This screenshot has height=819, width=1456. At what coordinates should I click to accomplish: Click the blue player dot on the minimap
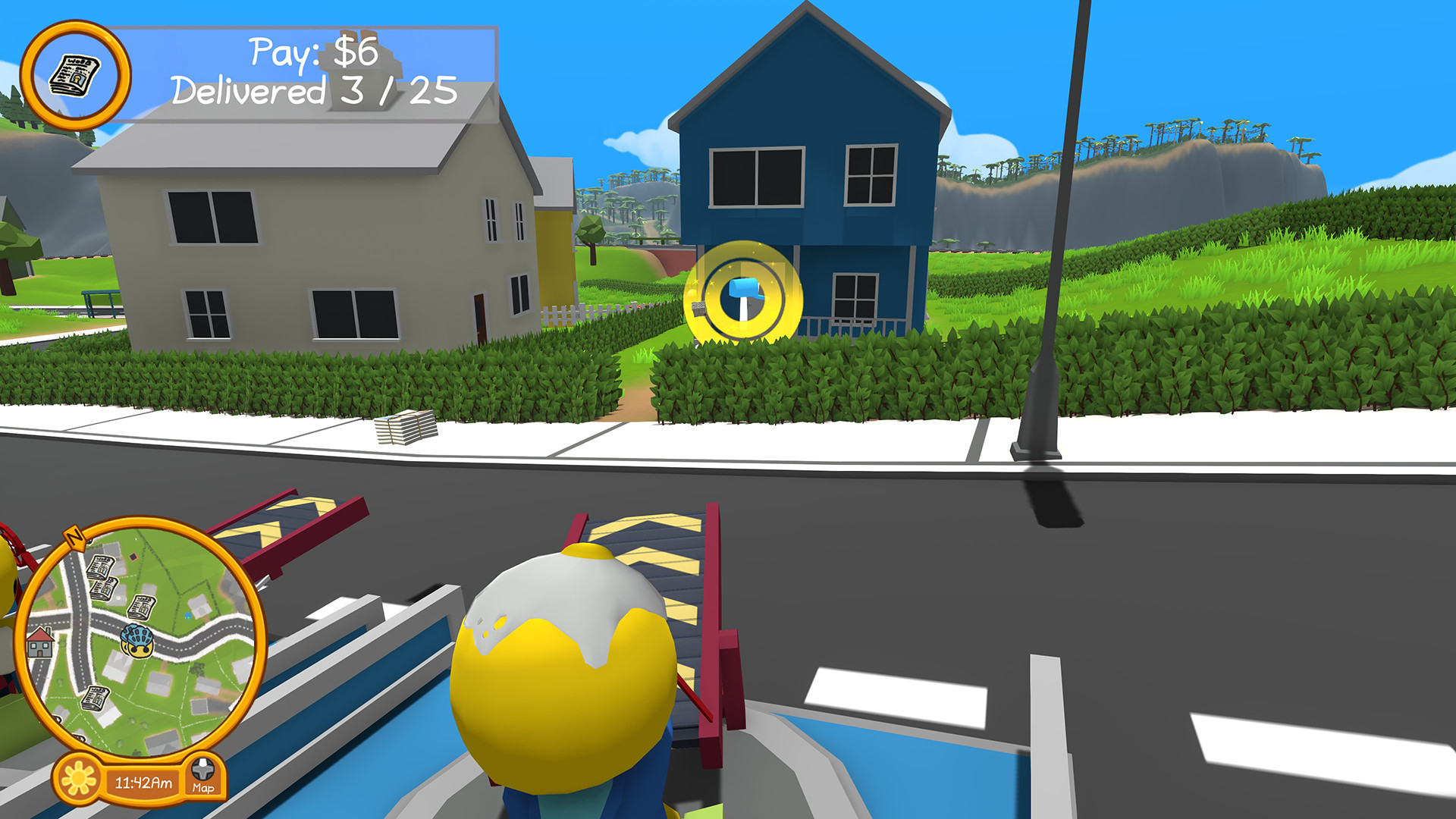tap(187, 617)
